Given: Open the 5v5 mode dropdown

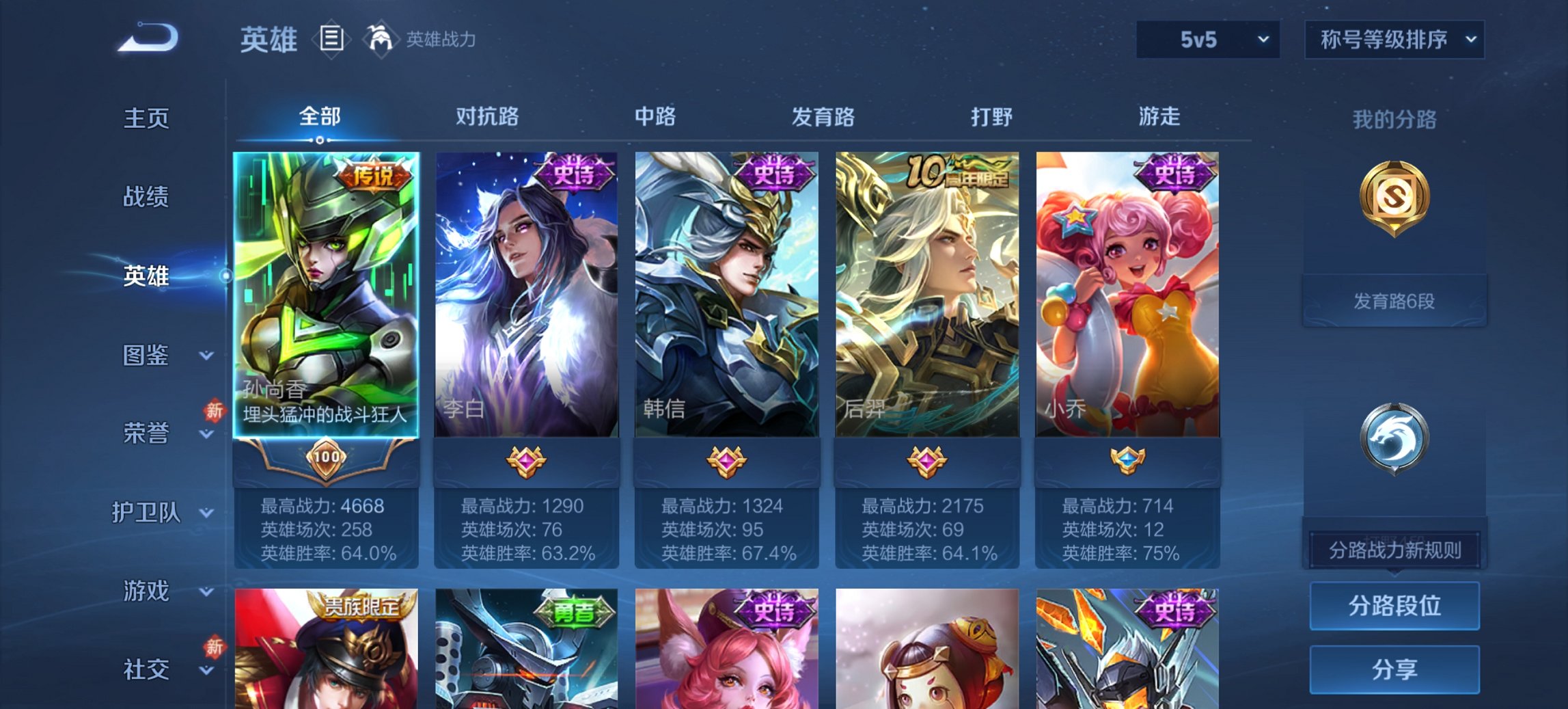Looking at the screenshot, I should (x=1207, y=40).
